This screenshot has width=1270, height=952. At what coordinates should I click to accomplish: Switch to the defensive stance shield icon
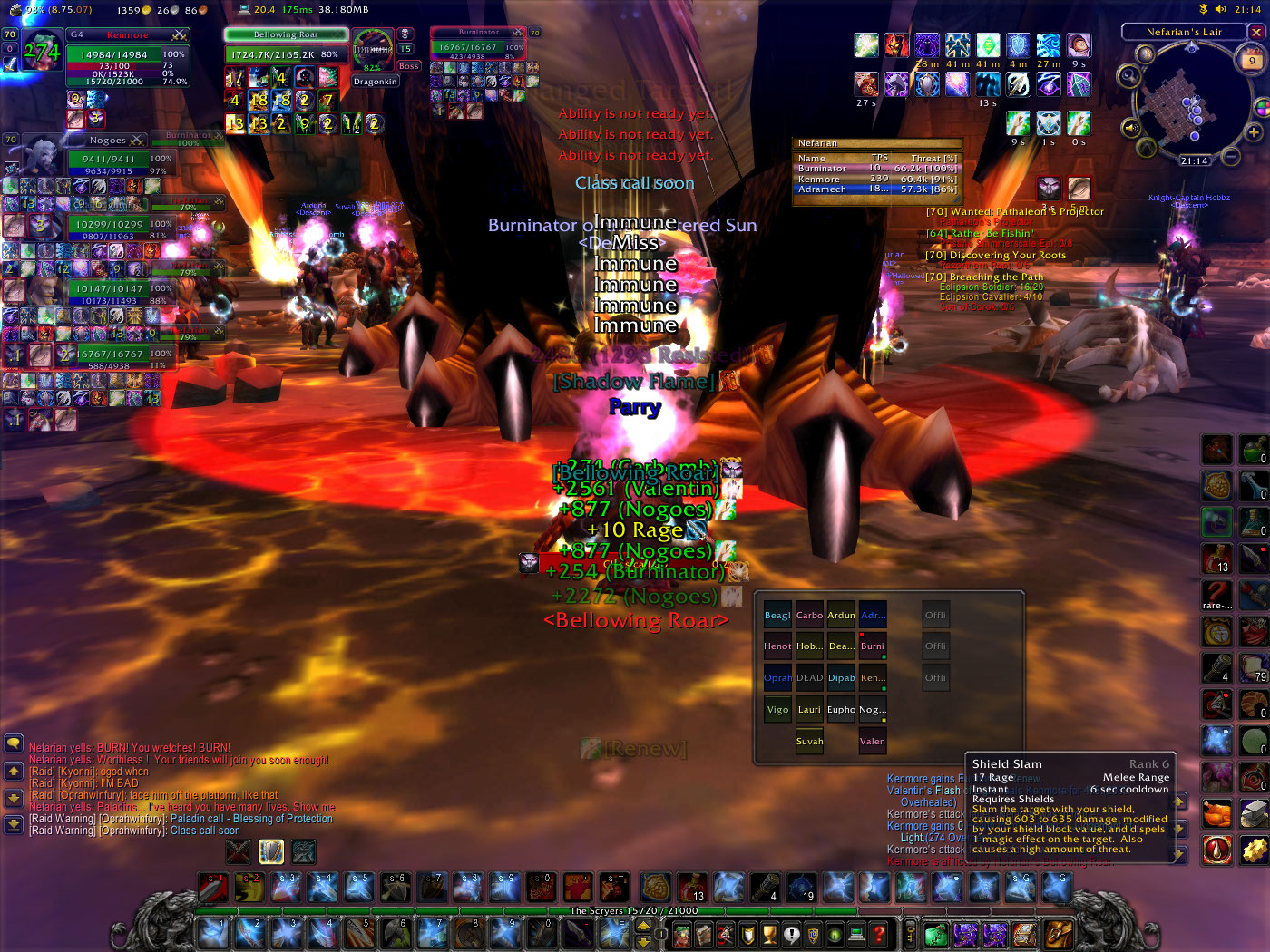pyautogui.click(x=271, y=851)
